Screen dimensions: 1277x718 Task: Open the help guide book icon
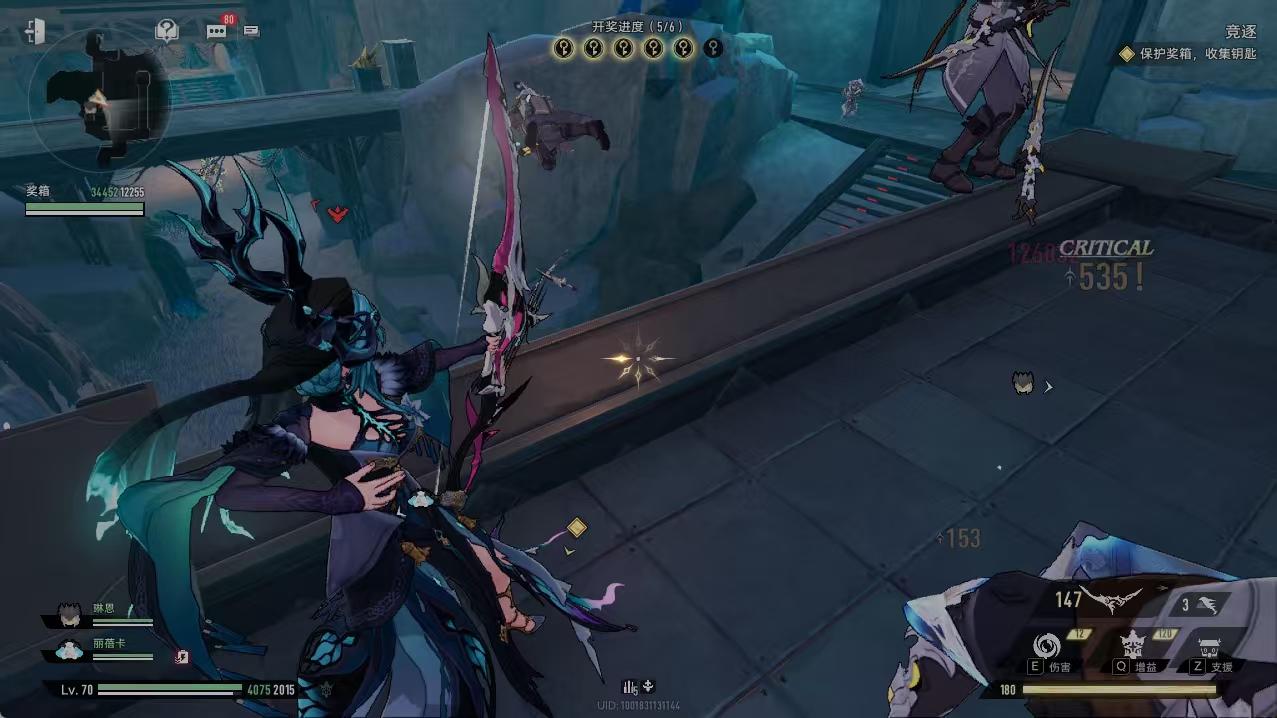[x=166, y=31]
